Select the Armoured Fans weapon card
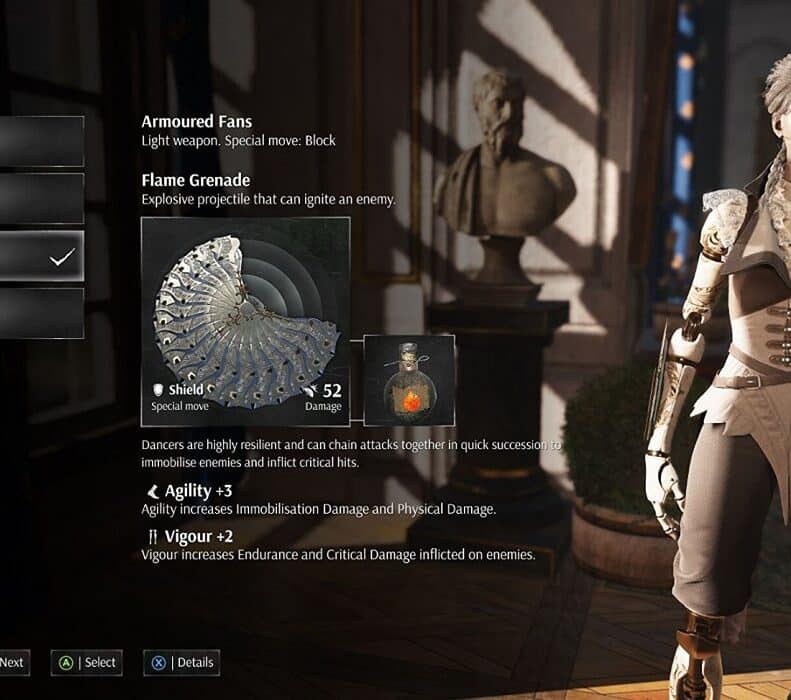Viewport: 791px width, 700px height. point(246,321)
